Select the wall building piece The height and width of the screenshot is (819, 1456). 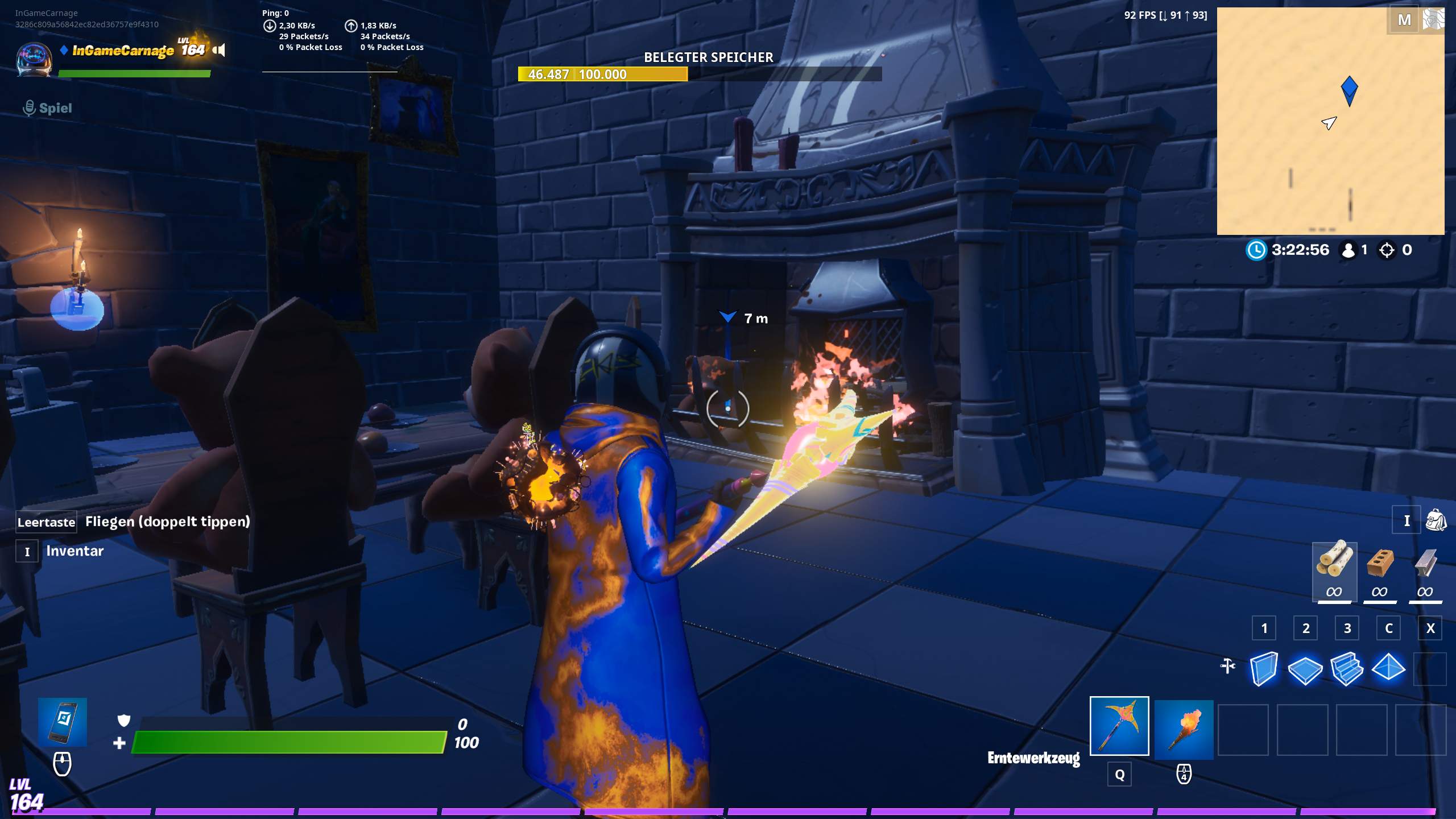(x=1264, y=668)
